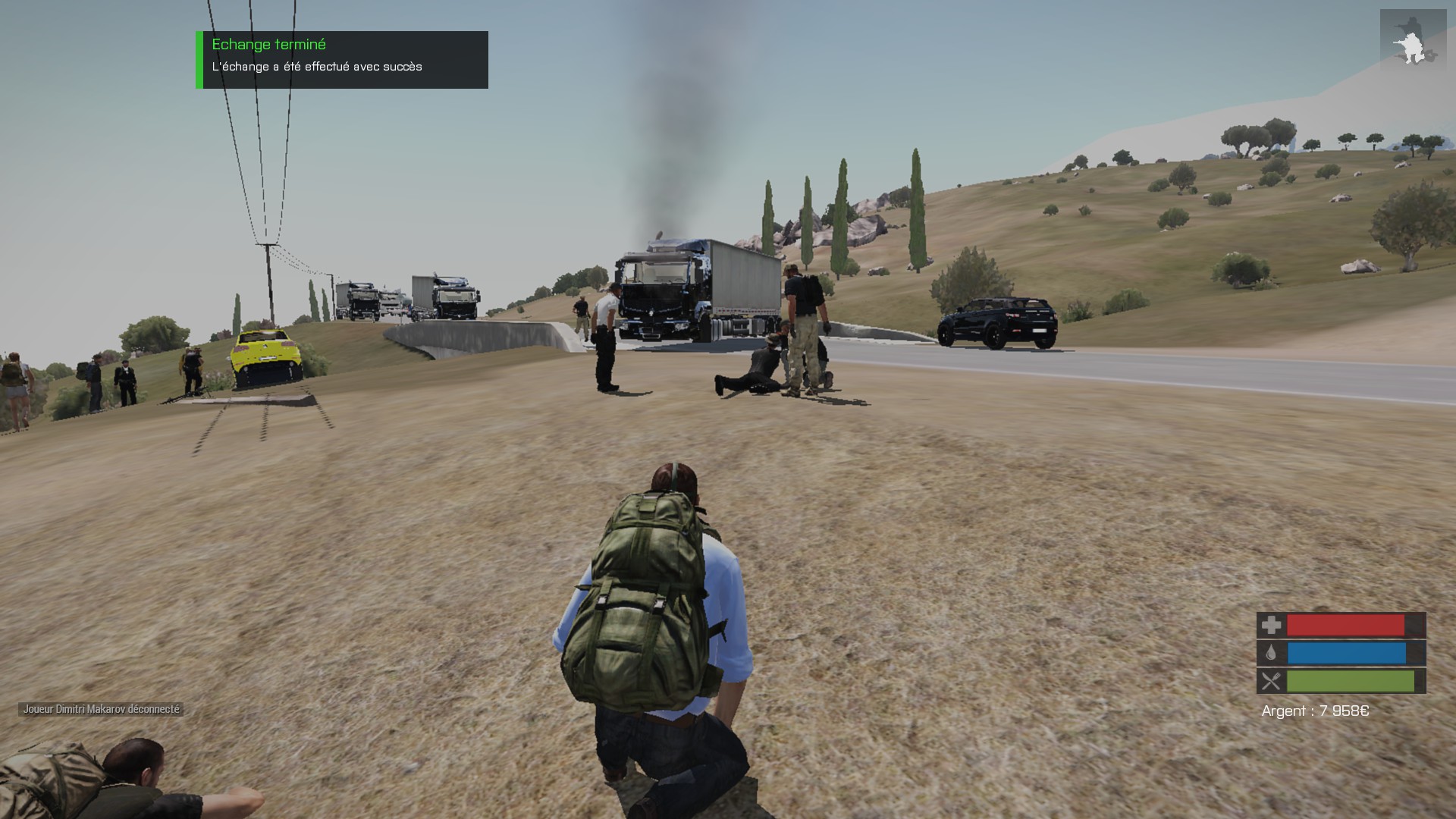
Task: Click the Dimitri Makarov disconnected message
Action: pos(101,709)
